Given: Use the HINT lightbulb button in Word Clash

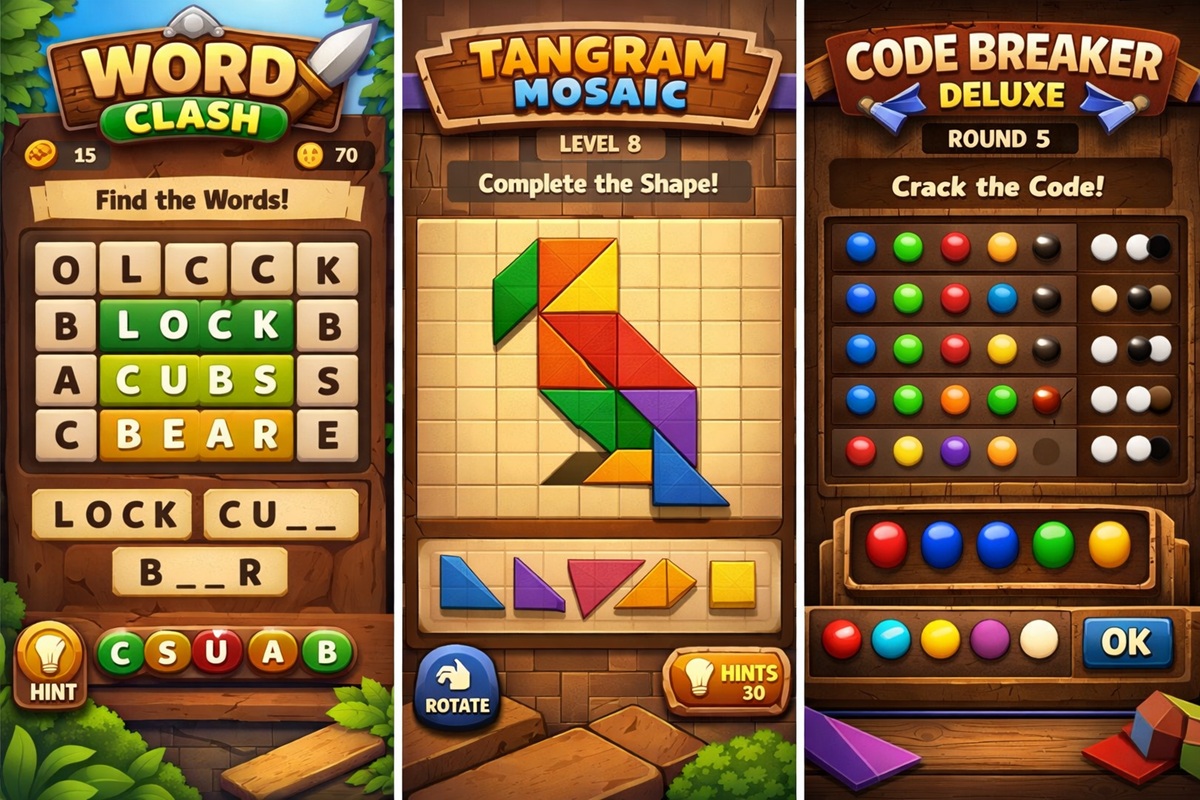Looking at the screenshot, I should click(49, 664).
